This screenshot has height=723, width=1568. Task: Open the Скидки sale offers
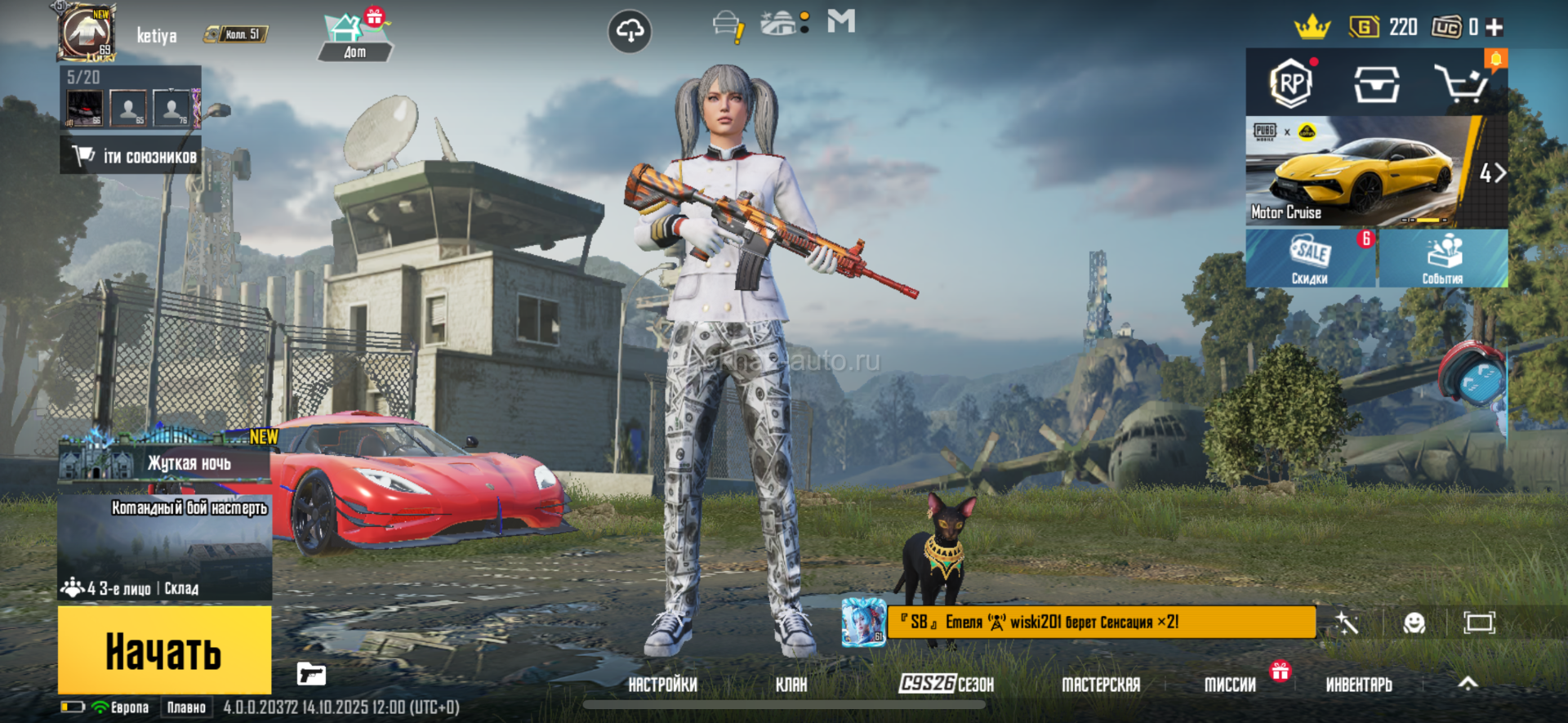(1310, 258)
